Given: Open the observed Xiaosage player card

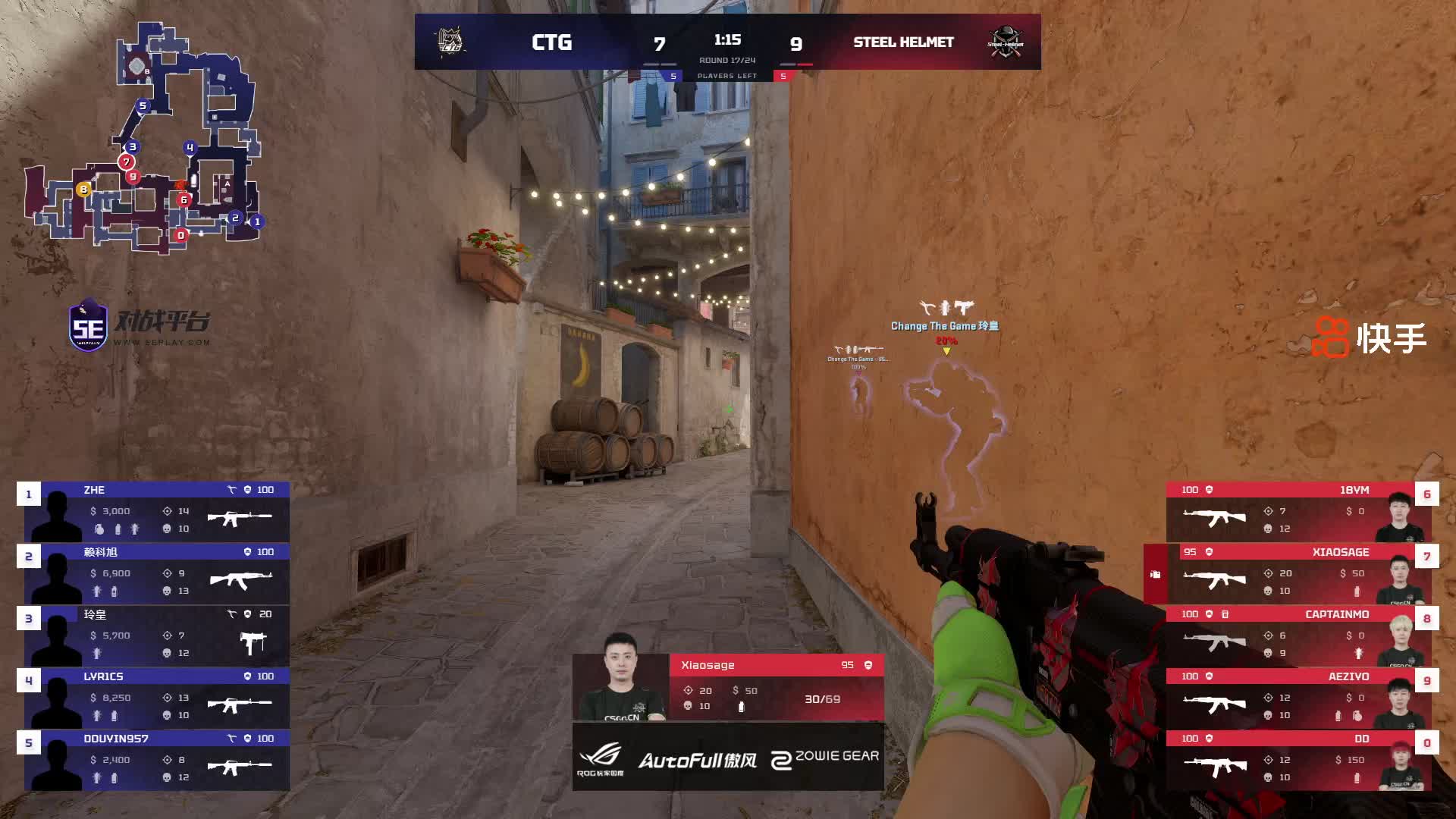Looking at the screenshot, I should tap(728, 687).
